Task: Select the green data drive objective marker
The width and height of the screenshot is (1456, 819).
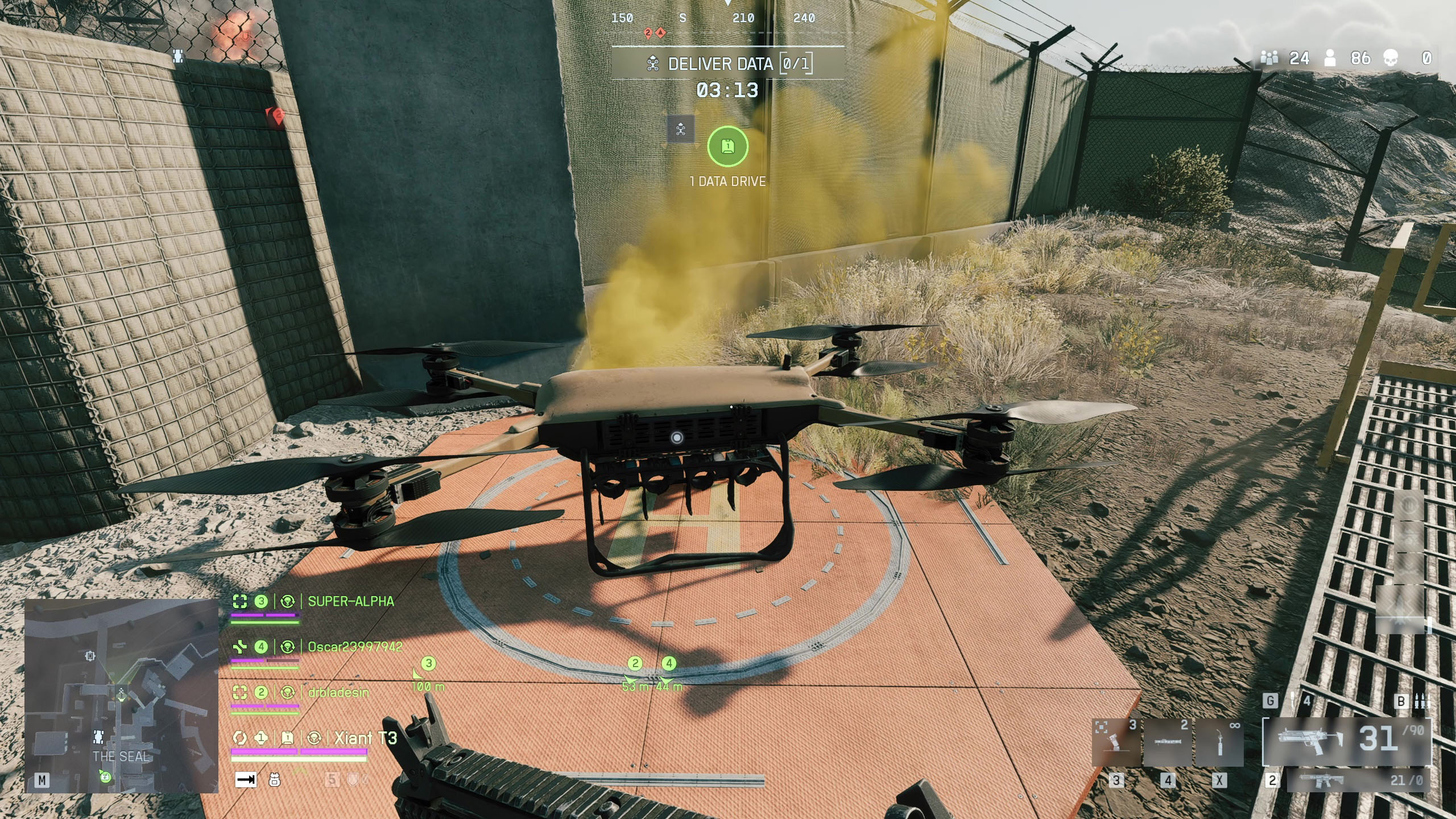Action: (x=727, y=147)
